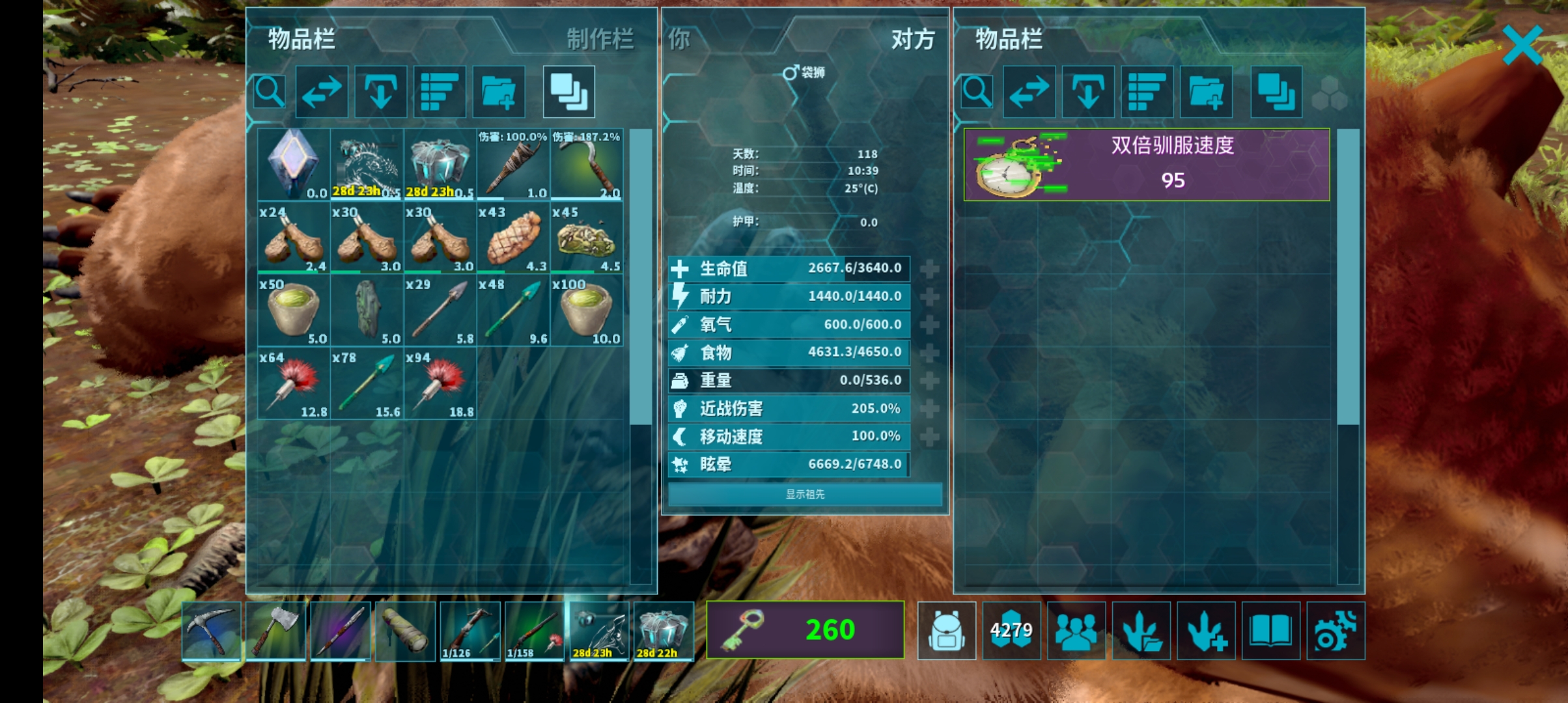Viewport: 1568px width, 703px height.
Task: Select the stack of 29 stone arrows
Action: click(x=440, y=310)
